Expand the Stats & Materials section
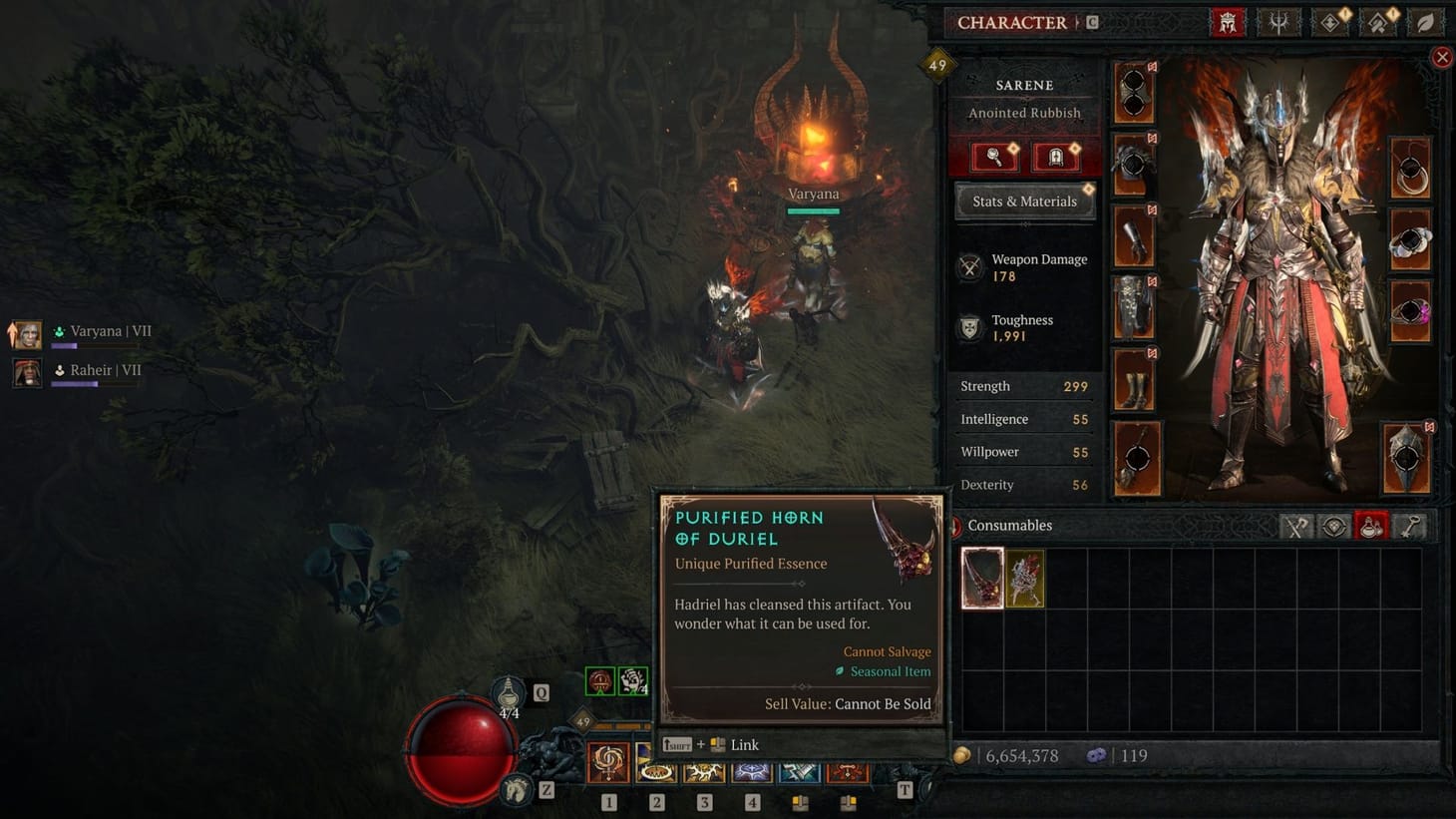Image resolution: width=1456 pixels, height=819 pixels. (x=1024, y=201)
